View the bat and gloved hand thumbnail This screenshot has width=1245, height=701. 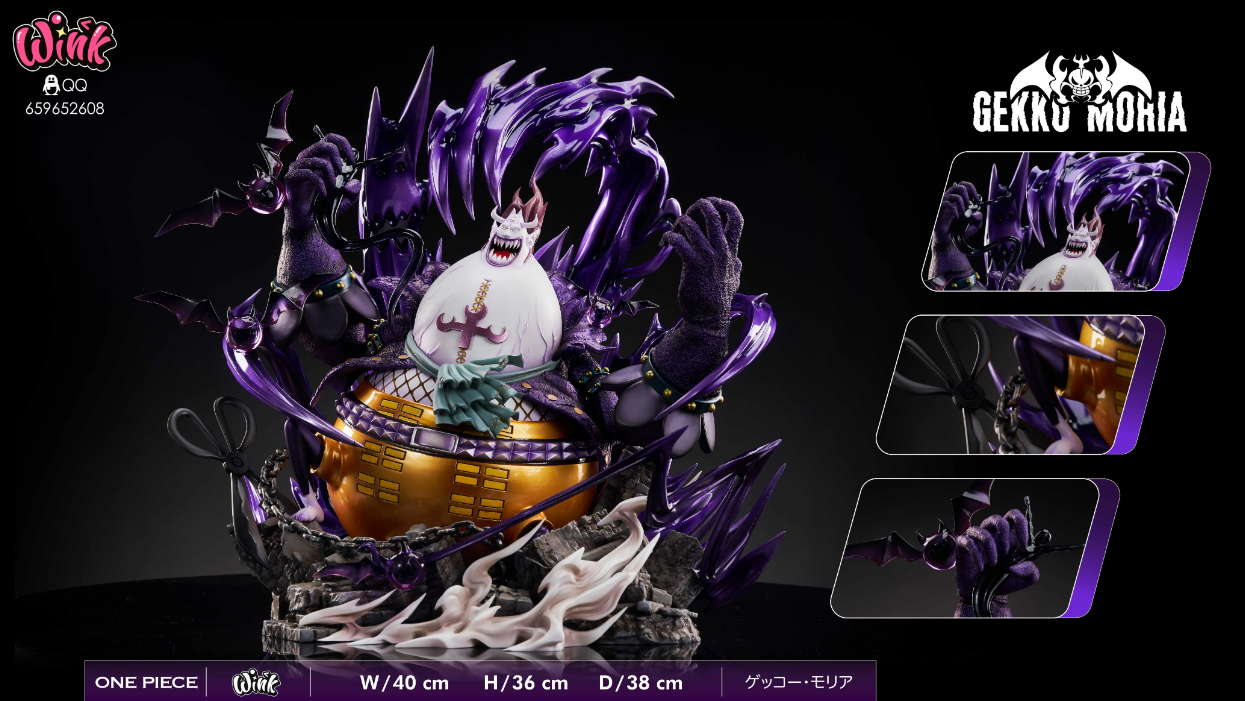click(x=968, y=547)
